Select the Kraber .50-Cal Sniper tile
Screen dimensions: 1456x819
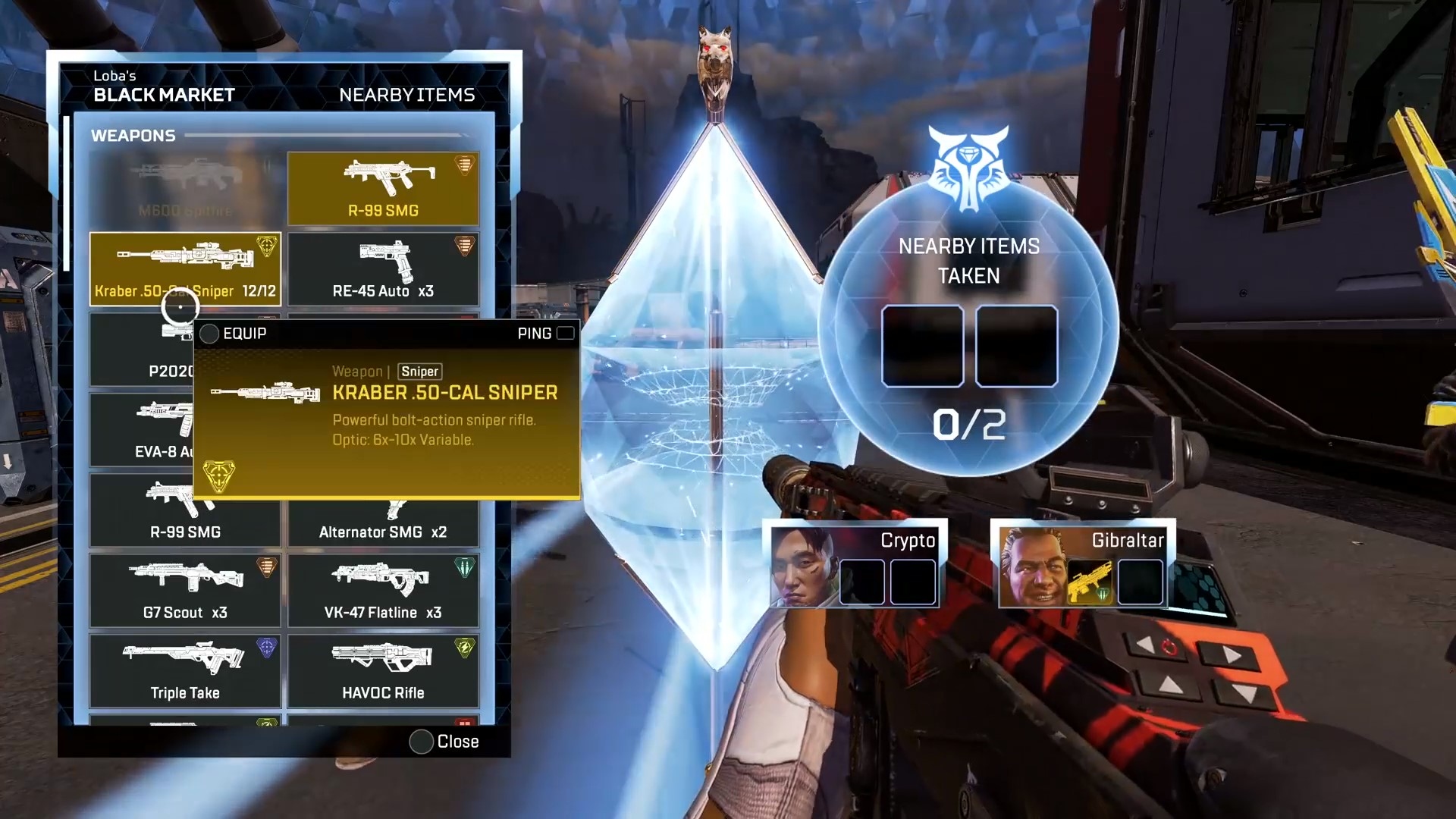185,268
